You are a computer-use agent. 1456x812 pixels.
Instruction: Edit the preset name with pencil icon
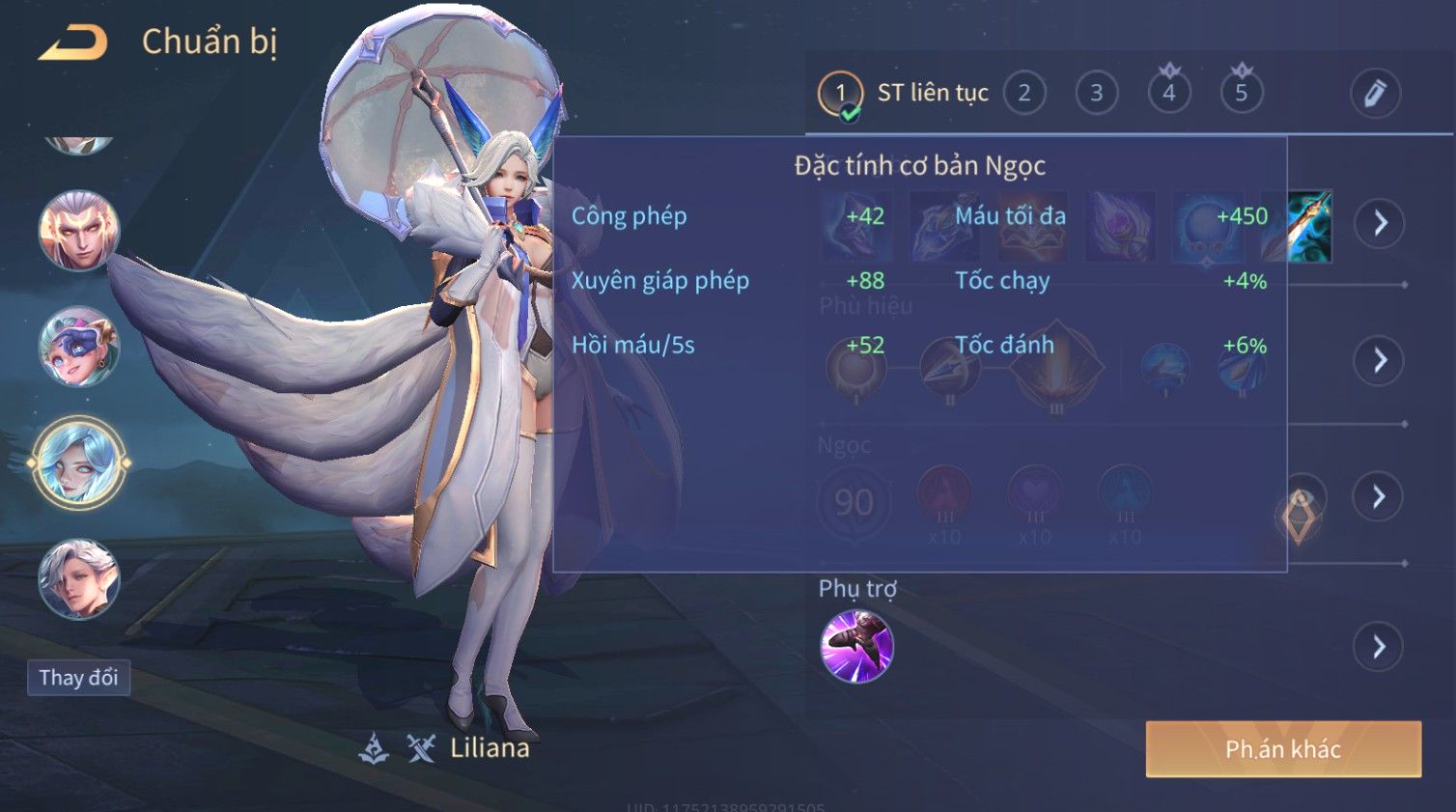(x=1374, y=94)
